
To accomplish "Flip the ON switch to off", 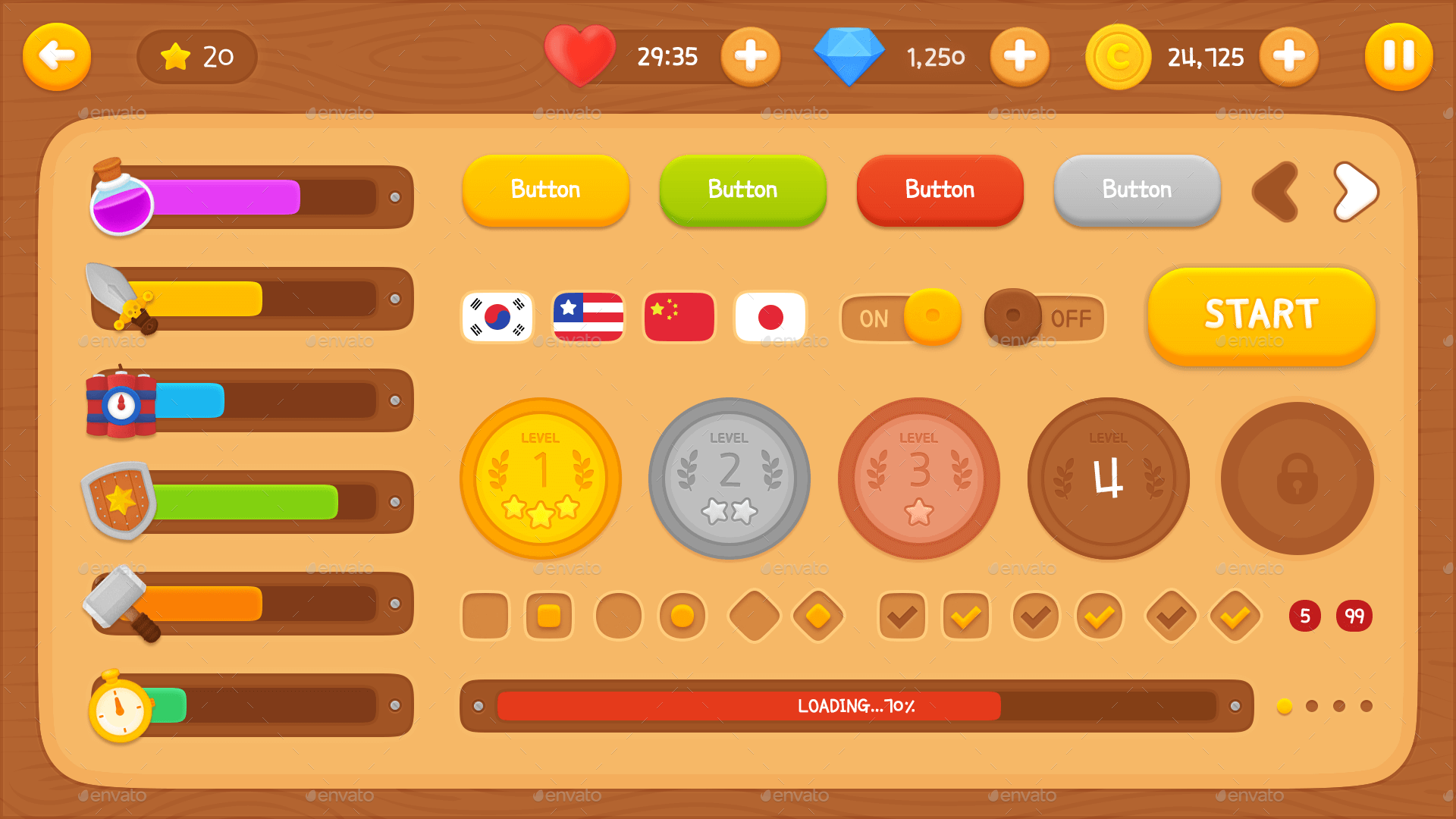I will click(901, 318).
